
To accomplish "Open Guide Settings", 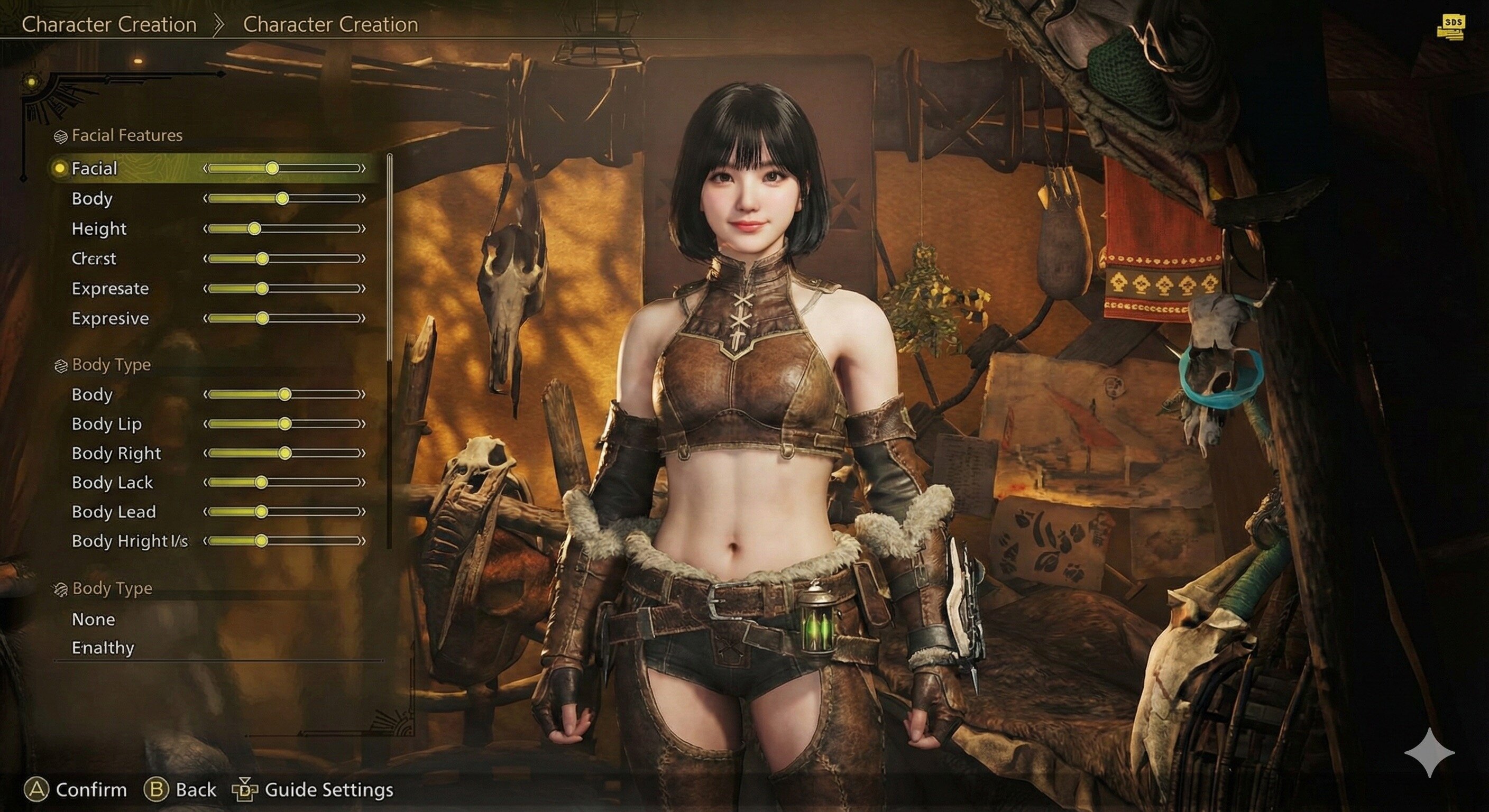I will (328, 789).
